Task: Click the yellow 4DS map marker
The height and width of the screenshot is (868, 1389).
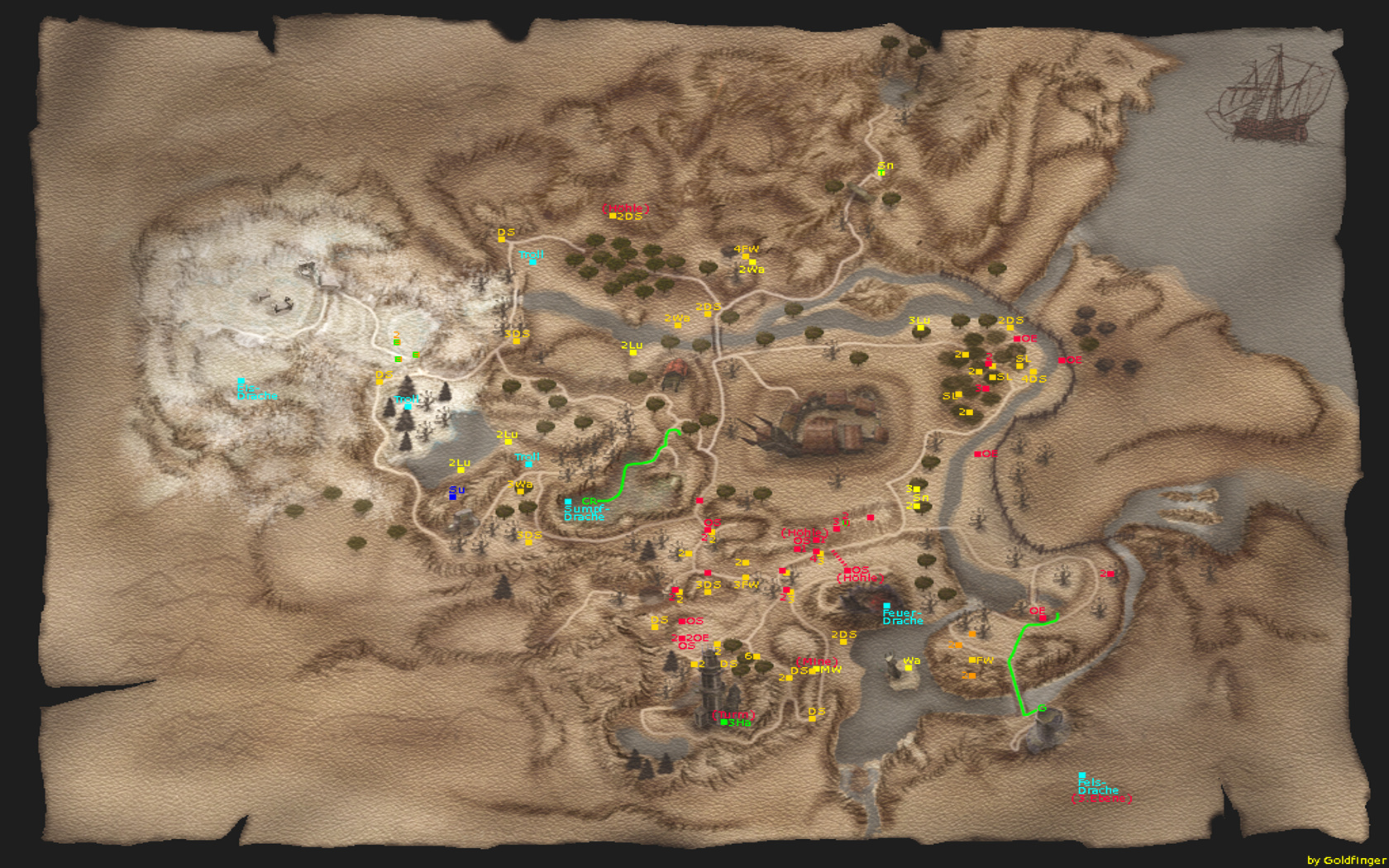Action: (1033, 372)
